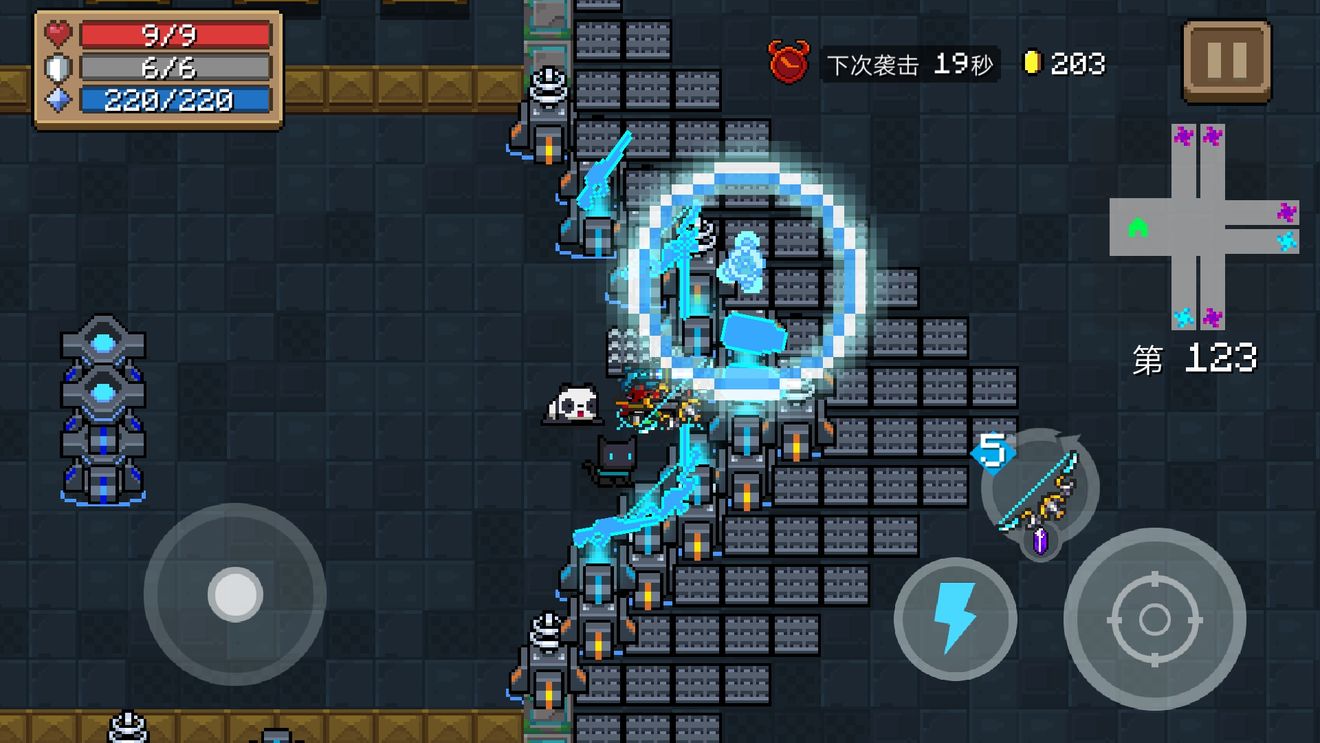Pause the game with the pause button

coord(1226,62)
